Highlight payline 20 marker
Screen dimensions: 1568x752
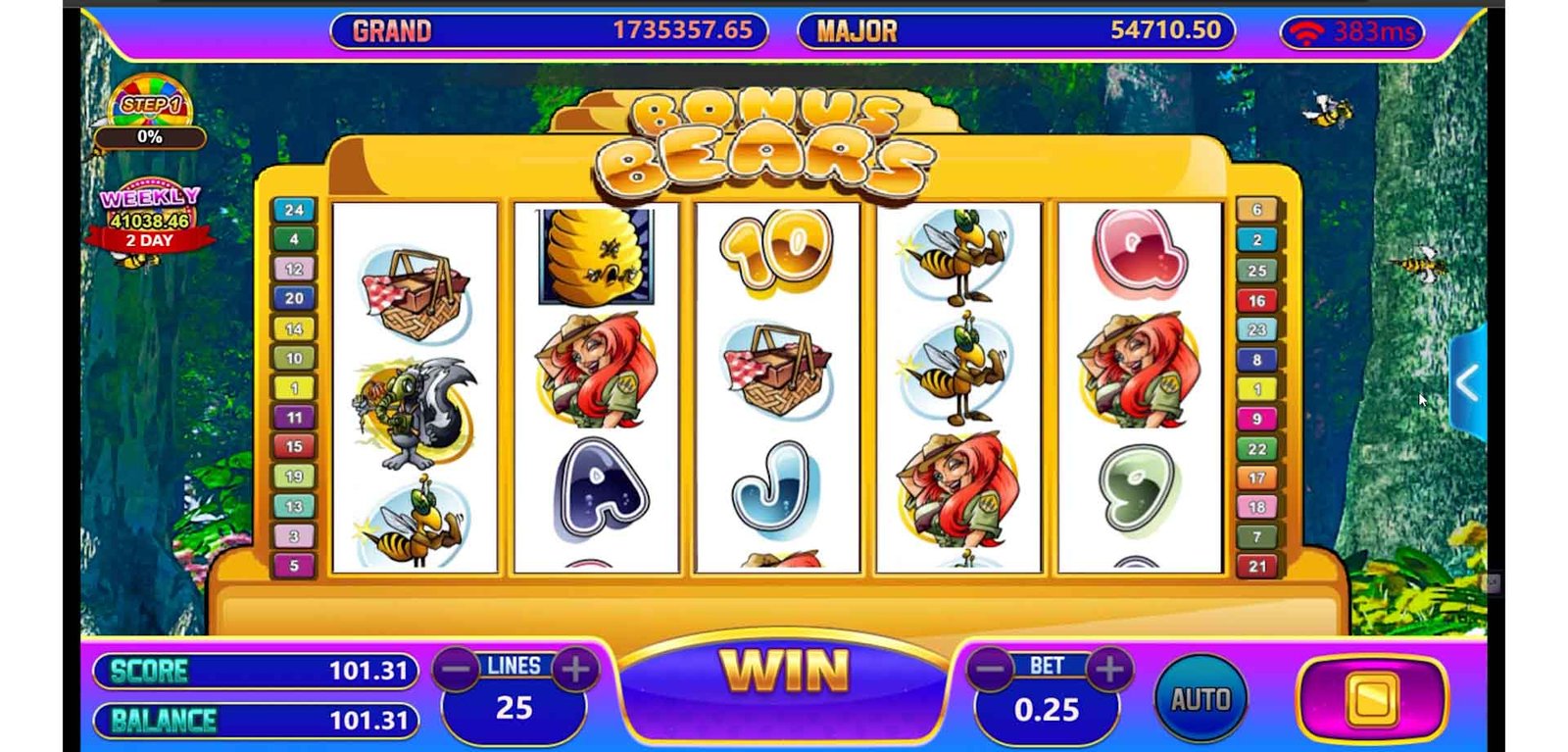tap(294, 298)
